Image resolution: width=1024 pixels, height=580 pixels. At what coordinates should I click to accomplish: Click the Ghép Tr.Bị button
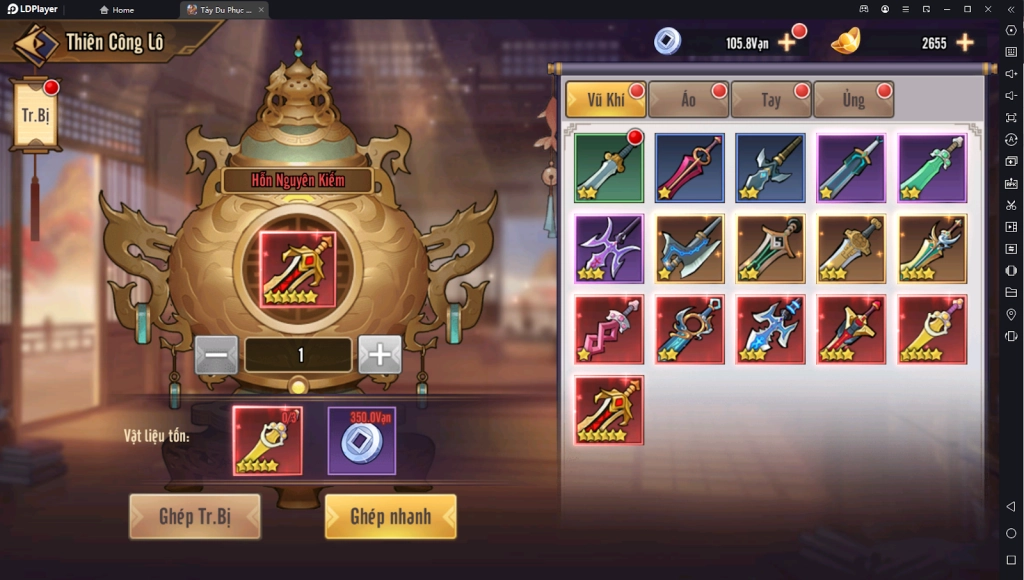click(194, 517)
